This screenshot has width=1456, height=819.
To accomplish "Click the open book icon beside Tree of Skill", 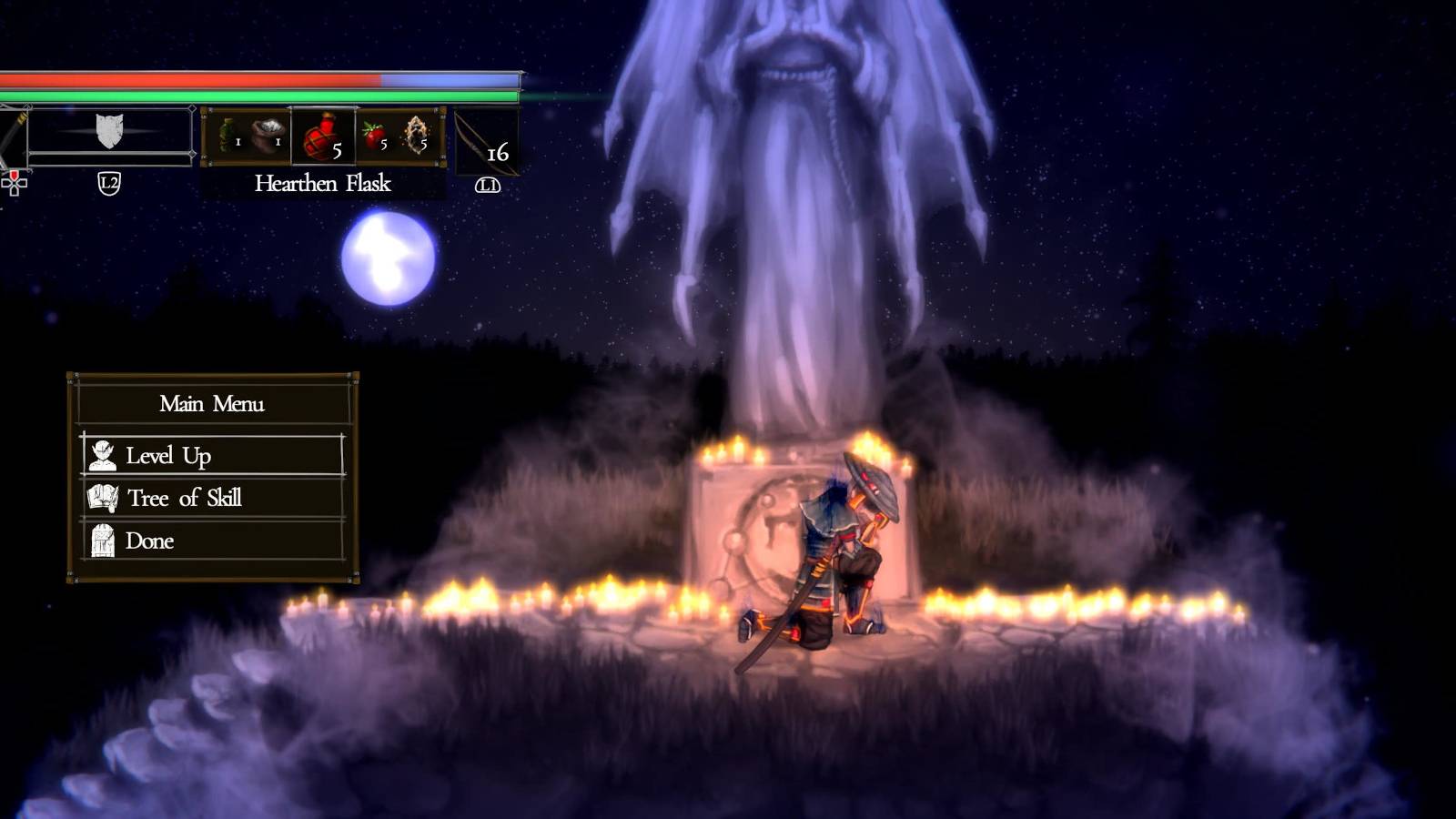I will click(103, 497).
